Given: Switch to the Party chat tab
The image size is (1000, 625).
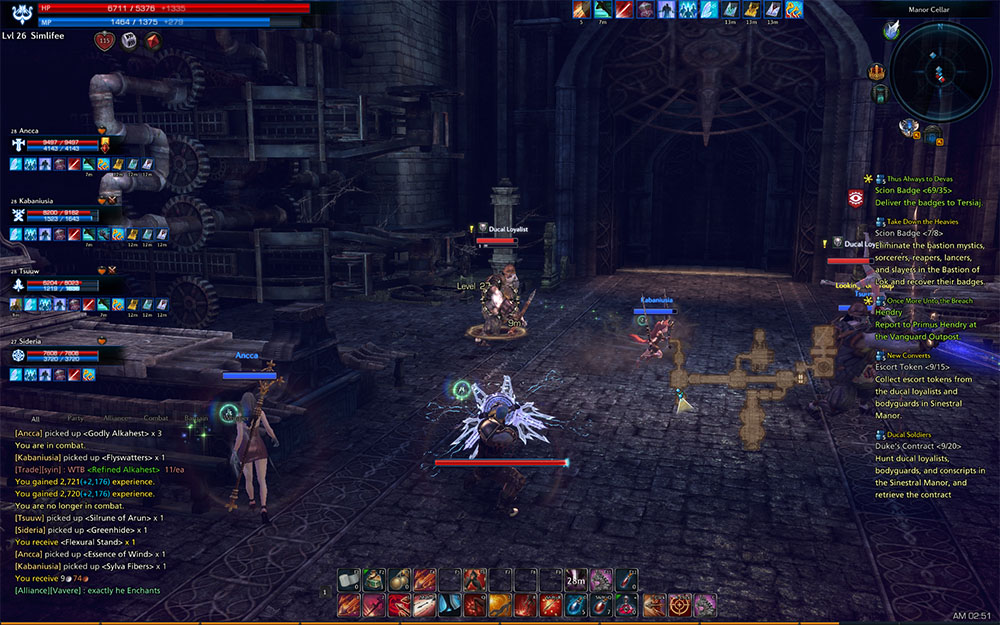Looking at the screenshot, I should coord(75,418).
